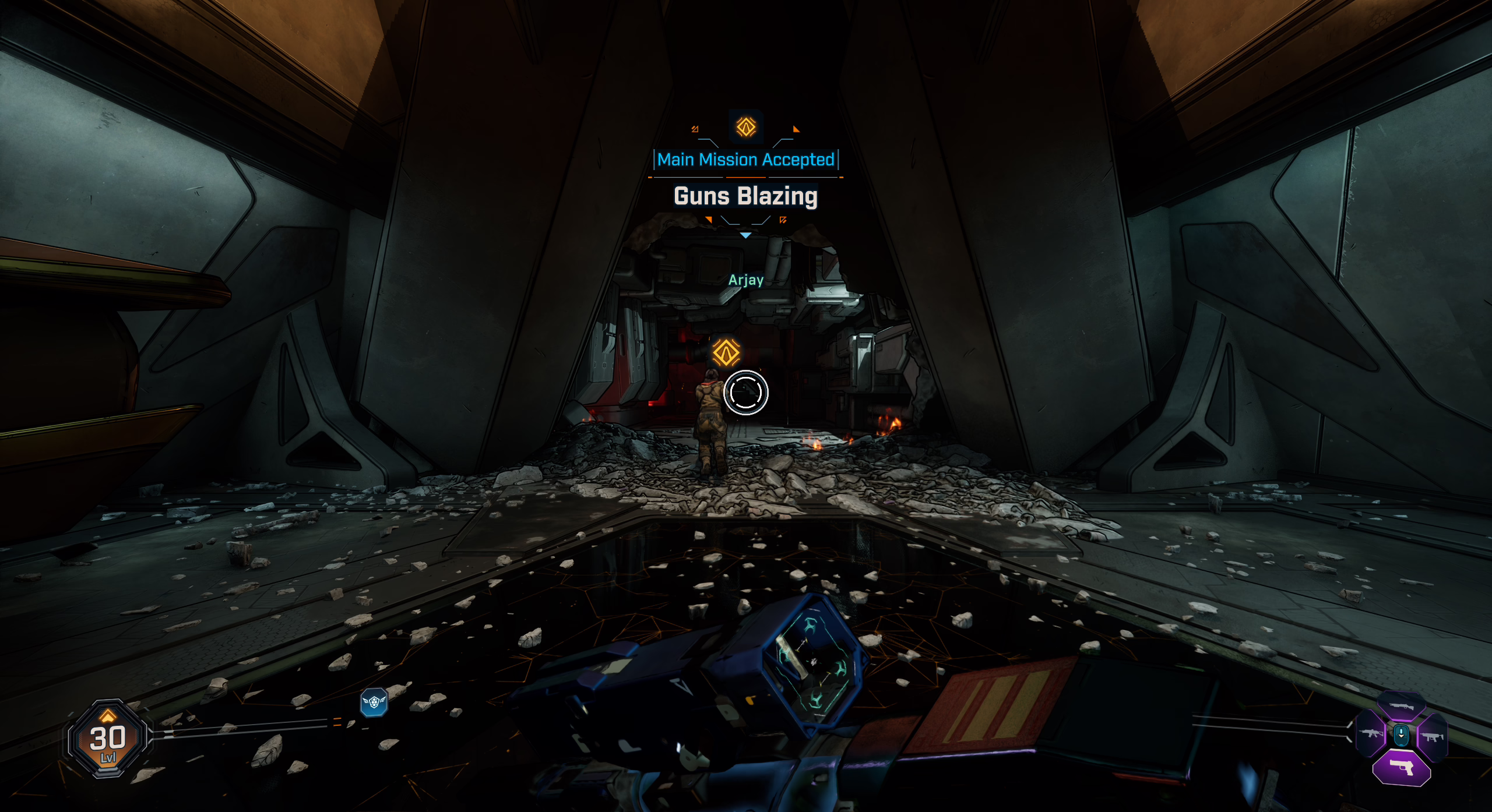The image size is (1492, 812).
Task: Choose the submachine gun weapon slot
Action: (1433, 737)
